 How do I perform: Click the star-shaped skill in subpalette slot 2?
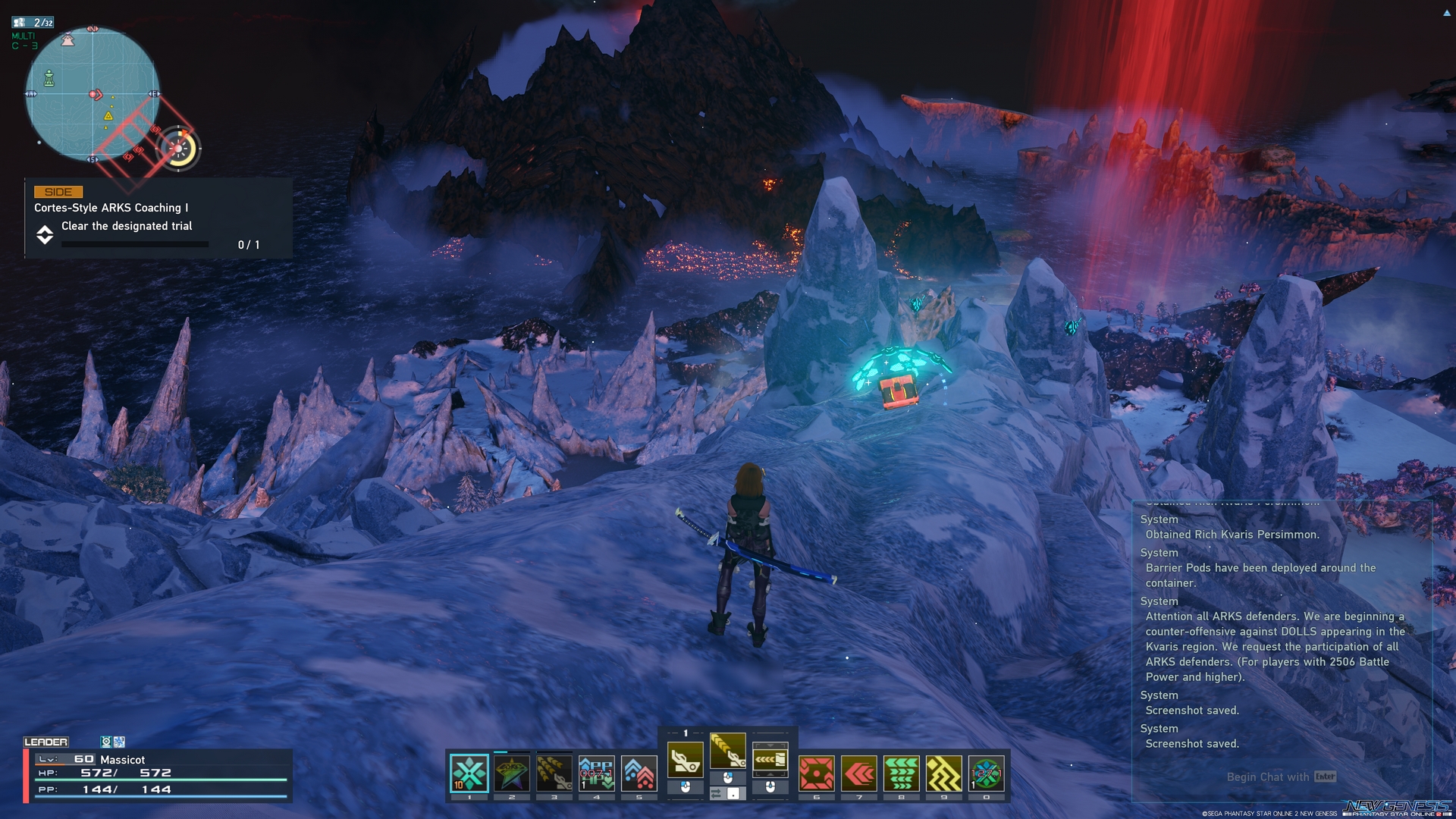(x=511, y=770)
